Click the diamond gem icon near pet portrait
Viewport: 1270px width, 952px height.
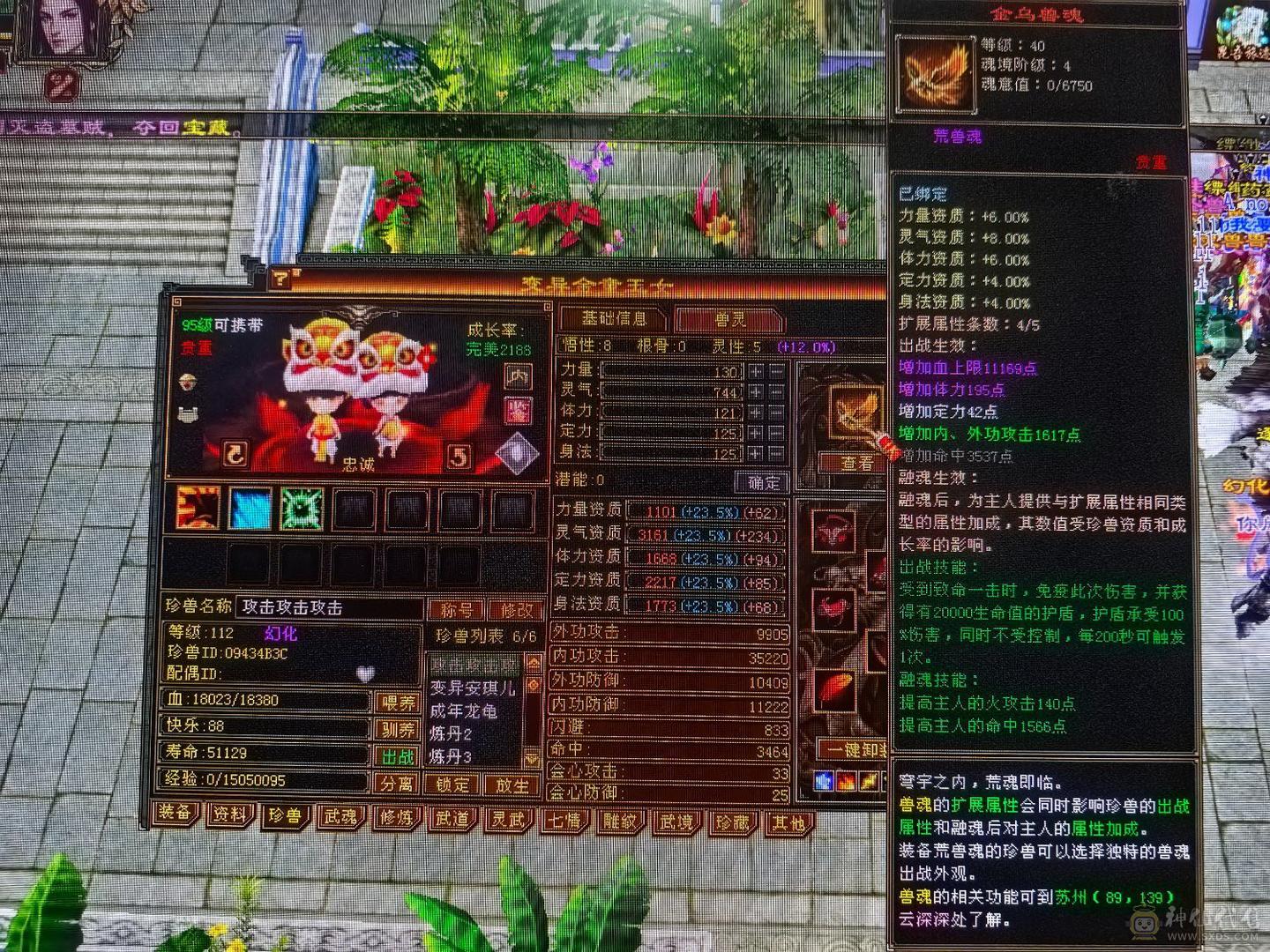click(x=517, y=451)
